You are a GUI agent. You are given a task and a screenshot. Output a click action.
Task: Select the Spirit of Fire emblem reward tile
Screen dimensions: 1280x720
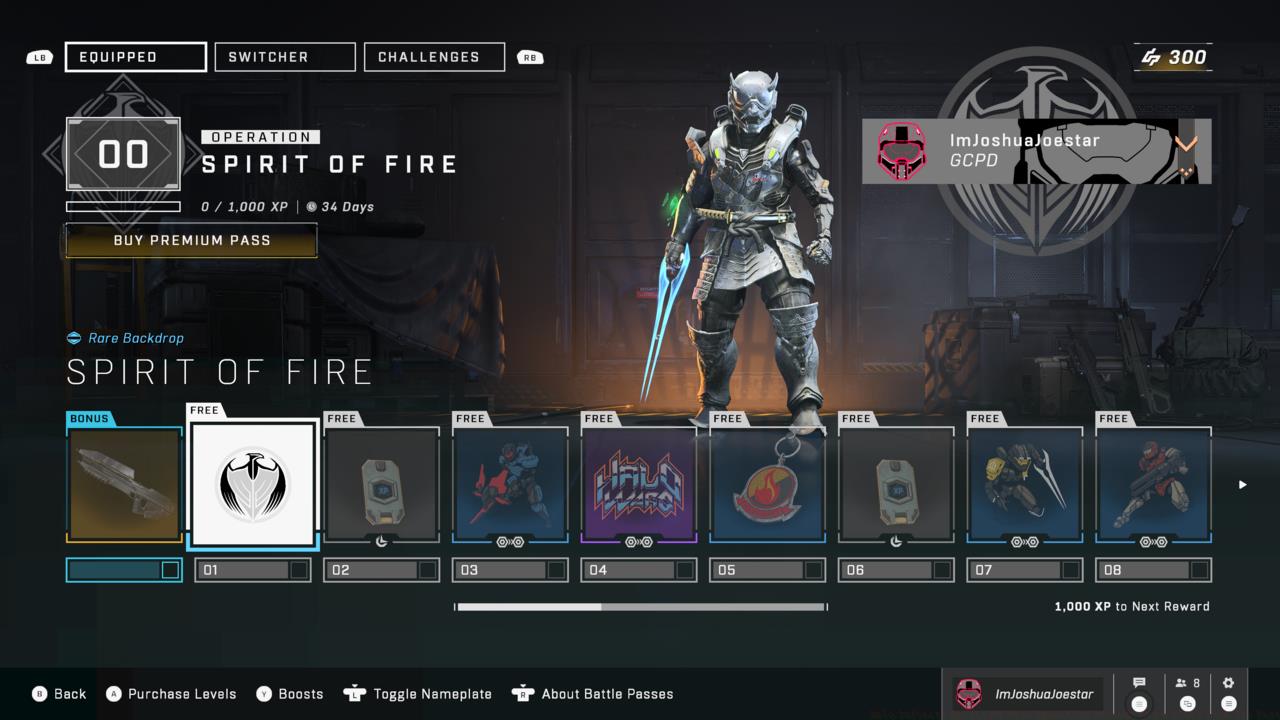click(x=252, y=484)
